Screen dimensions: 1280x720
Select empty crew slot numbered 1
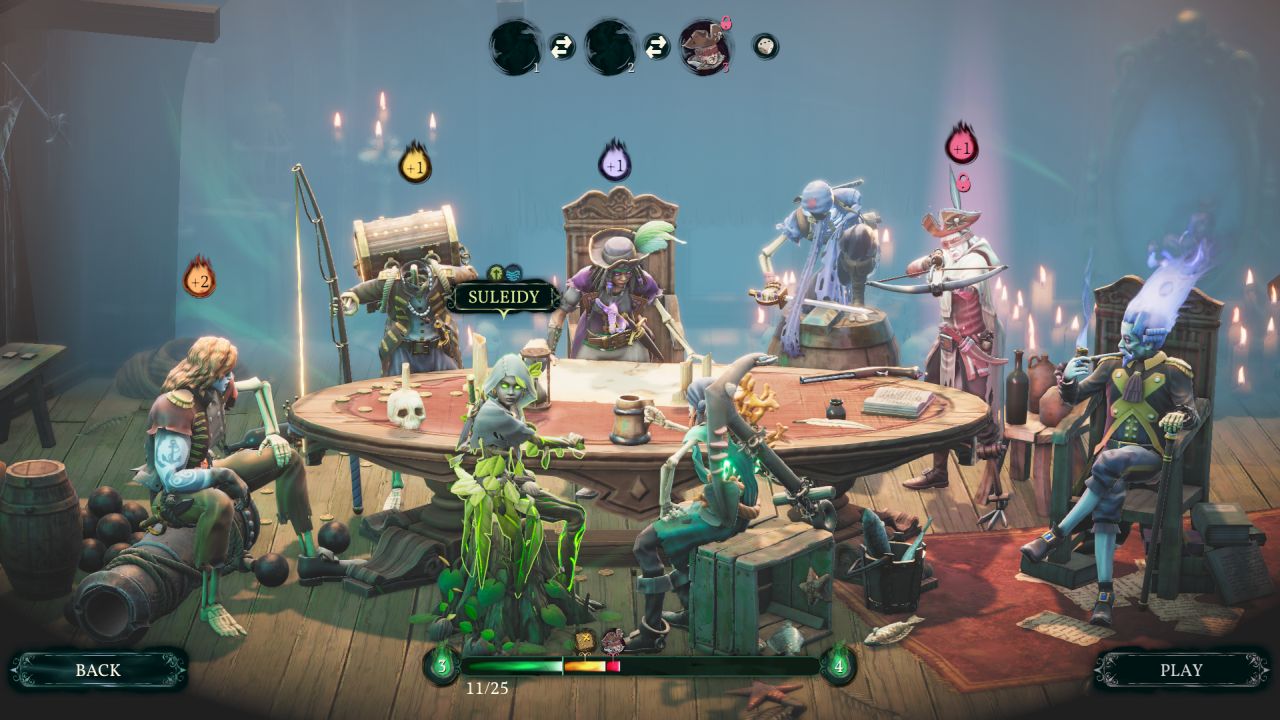tap(515, 47)
